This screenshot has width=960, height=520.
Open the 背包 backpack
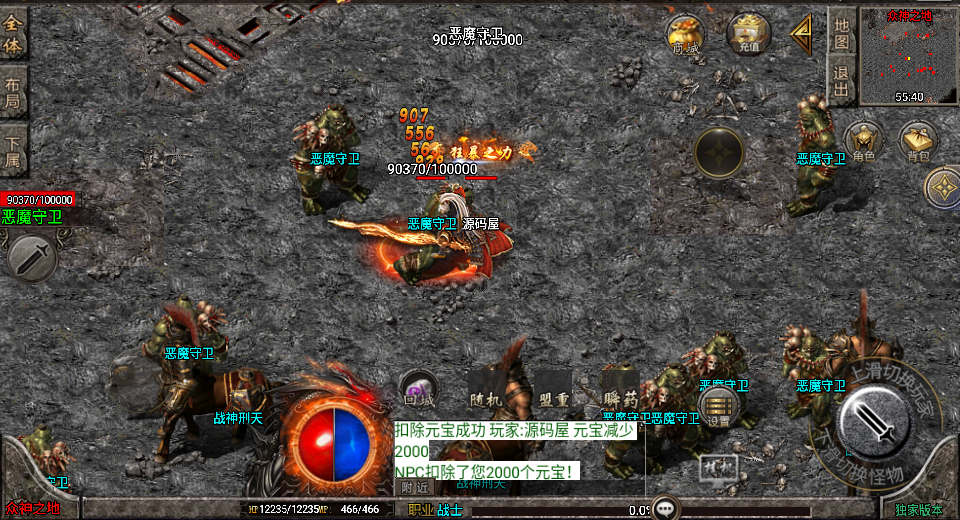918,142
